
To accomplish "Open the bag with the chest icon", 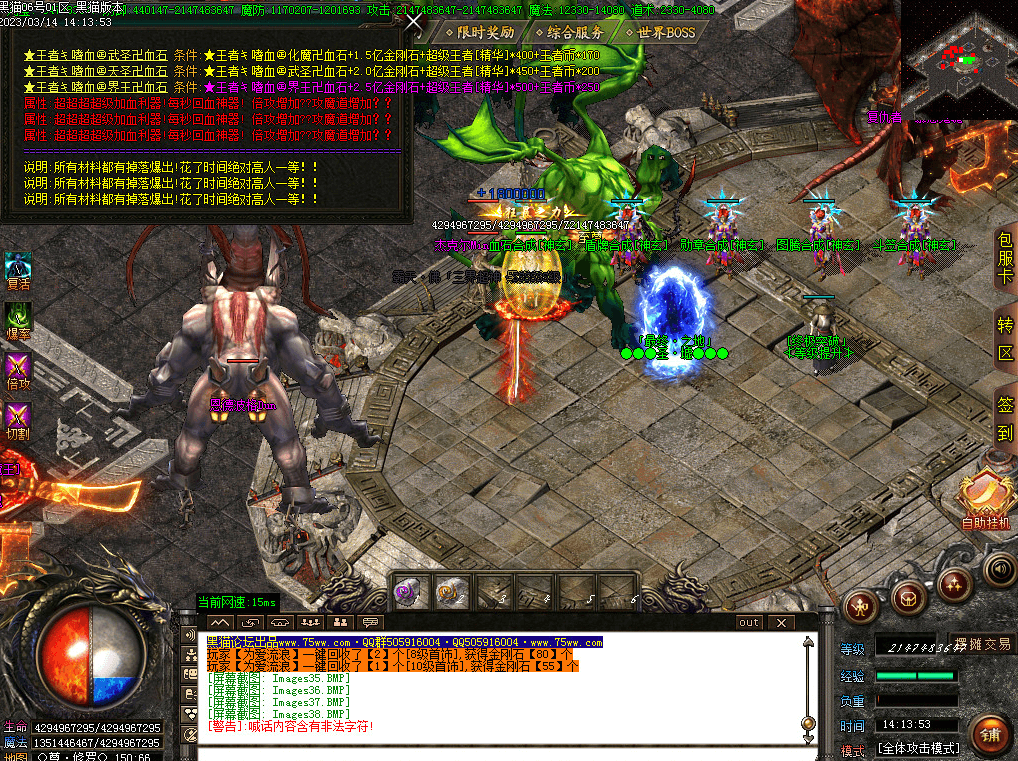I will click(909, 596).
